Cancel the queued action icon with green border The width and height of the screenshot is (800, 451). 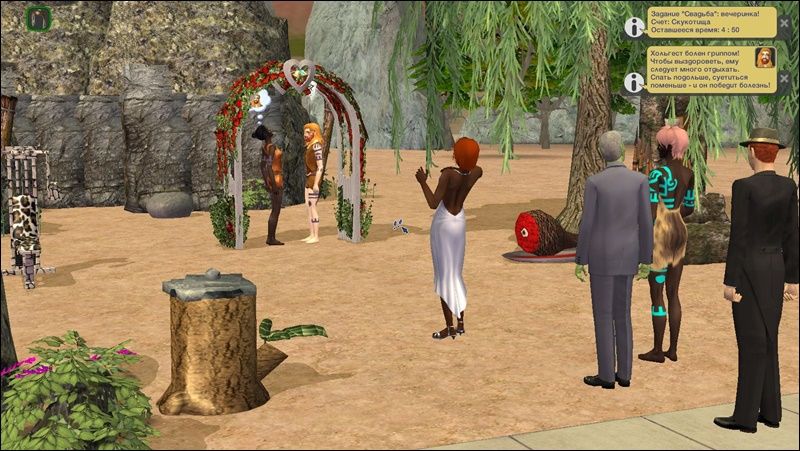coord(38,17)
